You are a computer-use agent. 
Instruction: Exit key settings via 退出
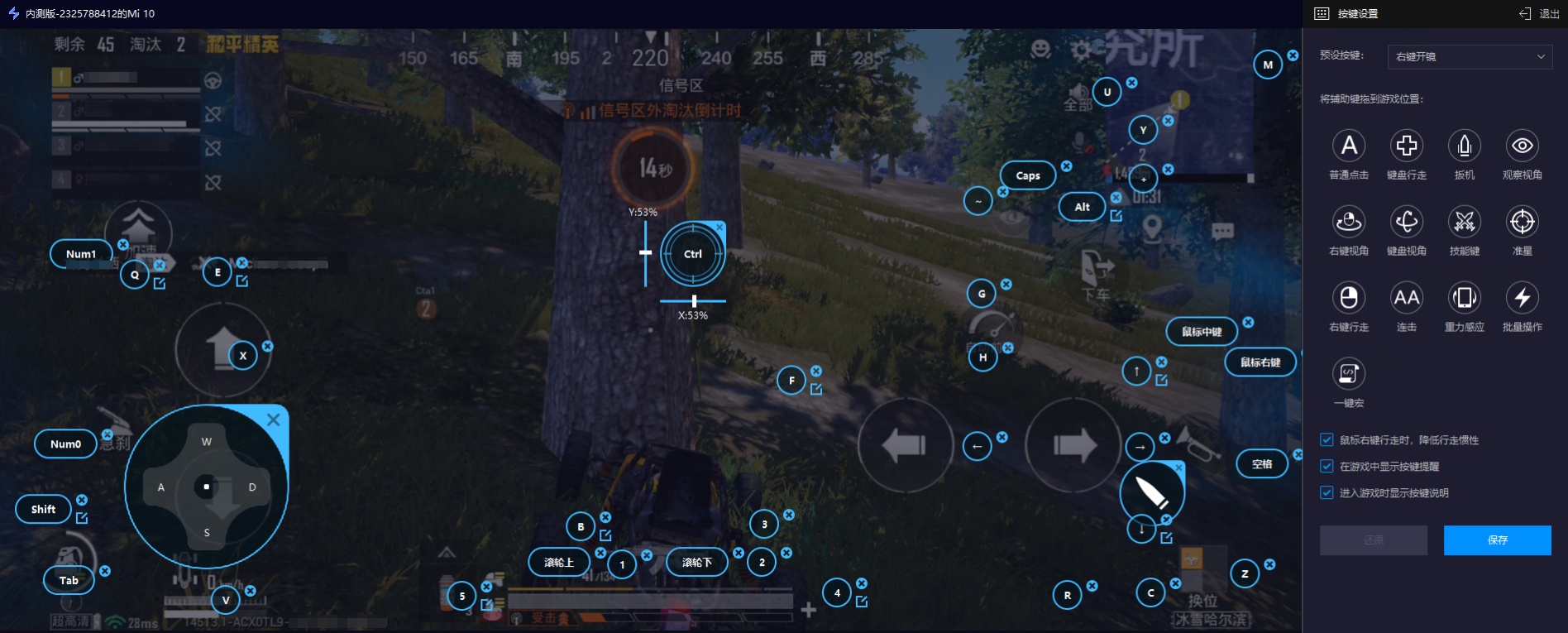[x=1539, y=13]
